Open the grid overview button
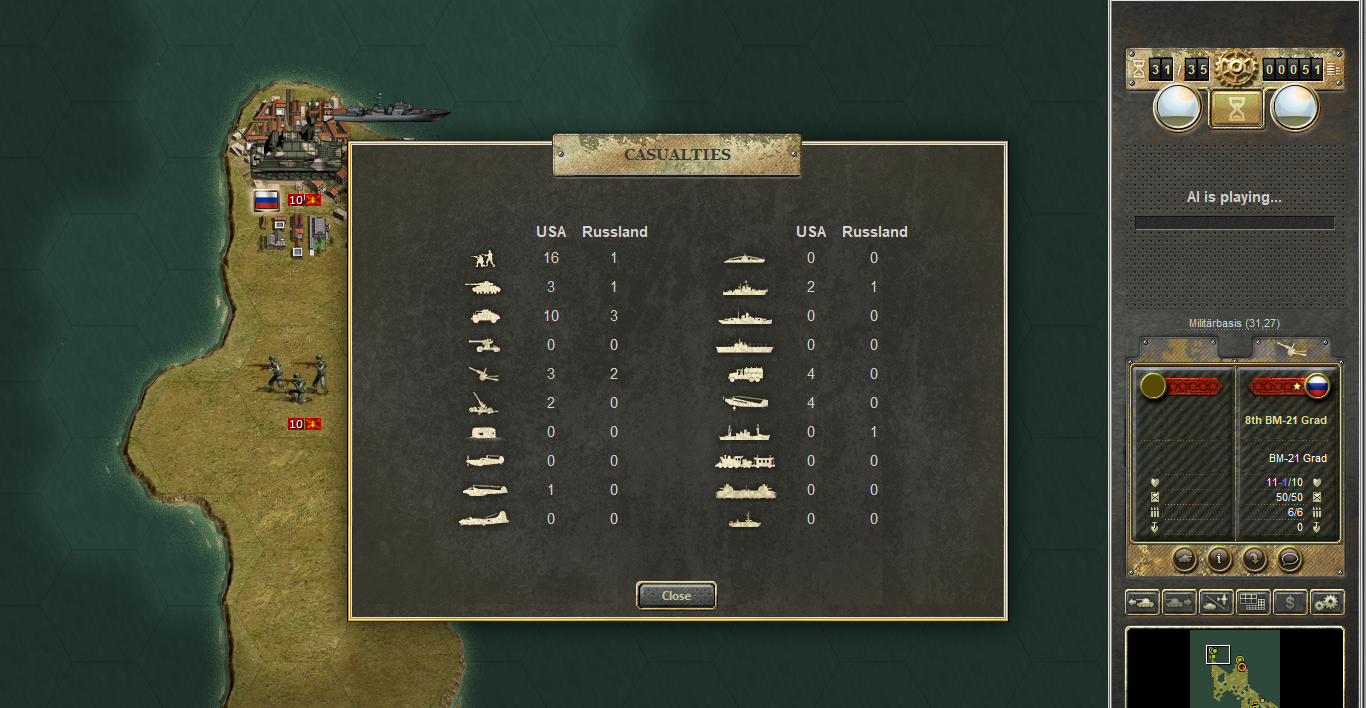Viewport: 1366px width, 708px height. tap(1253, 602)
